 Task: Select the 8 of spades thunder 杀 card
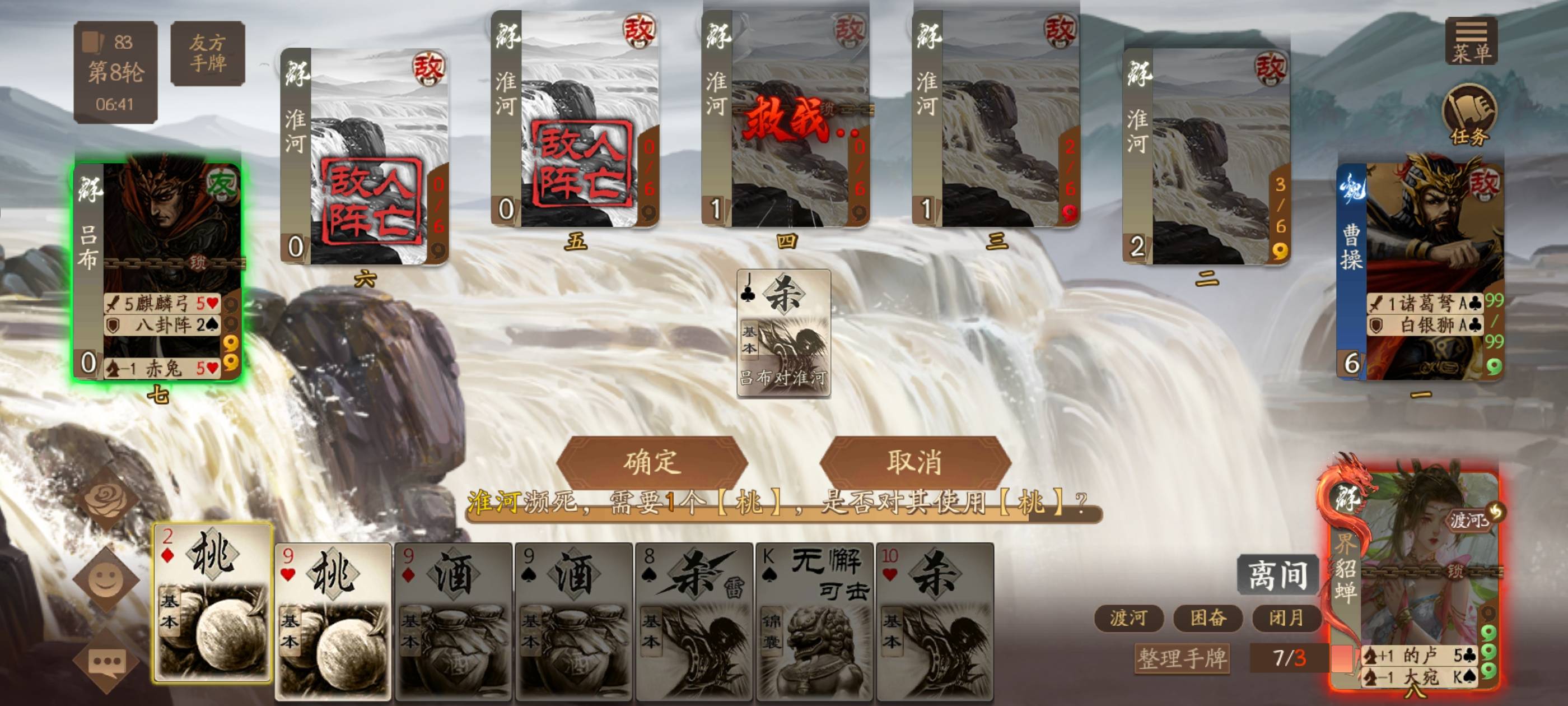694,621
